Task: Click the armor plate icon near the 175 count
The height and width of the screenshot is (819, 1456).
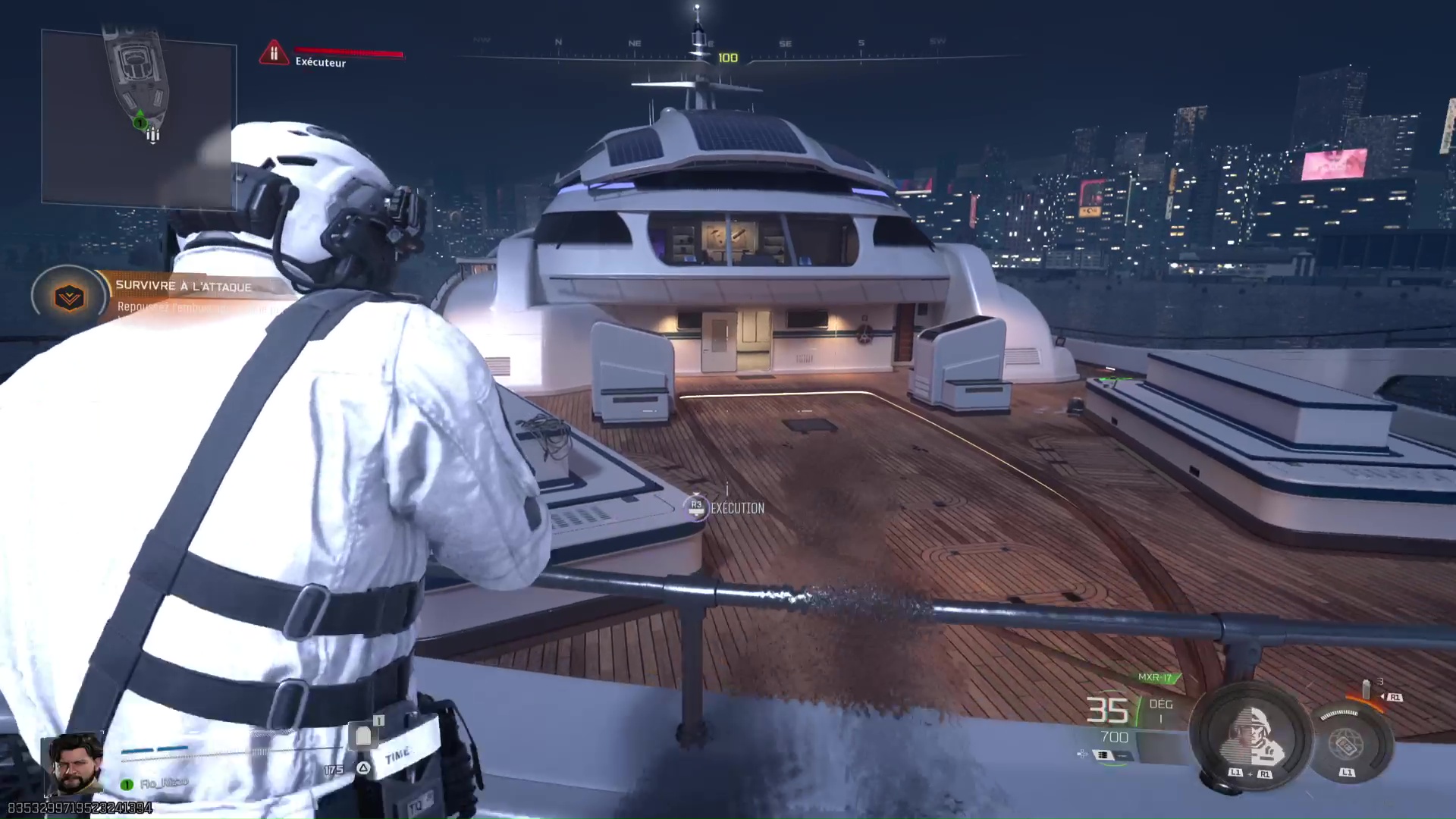Action: pos(364,735)
